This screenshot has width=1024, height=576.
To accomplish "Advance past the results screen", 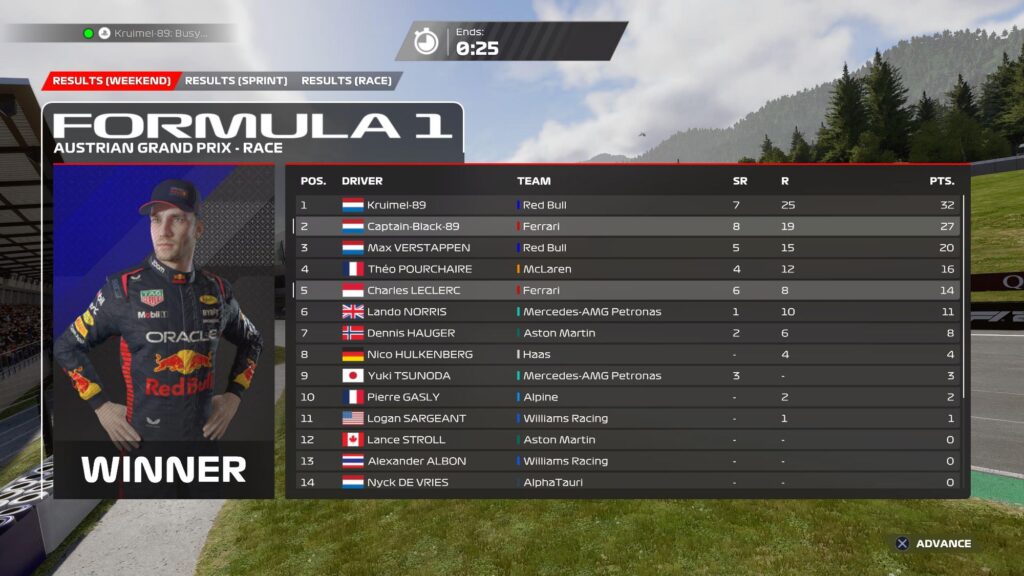I will (x=932, y=544).
